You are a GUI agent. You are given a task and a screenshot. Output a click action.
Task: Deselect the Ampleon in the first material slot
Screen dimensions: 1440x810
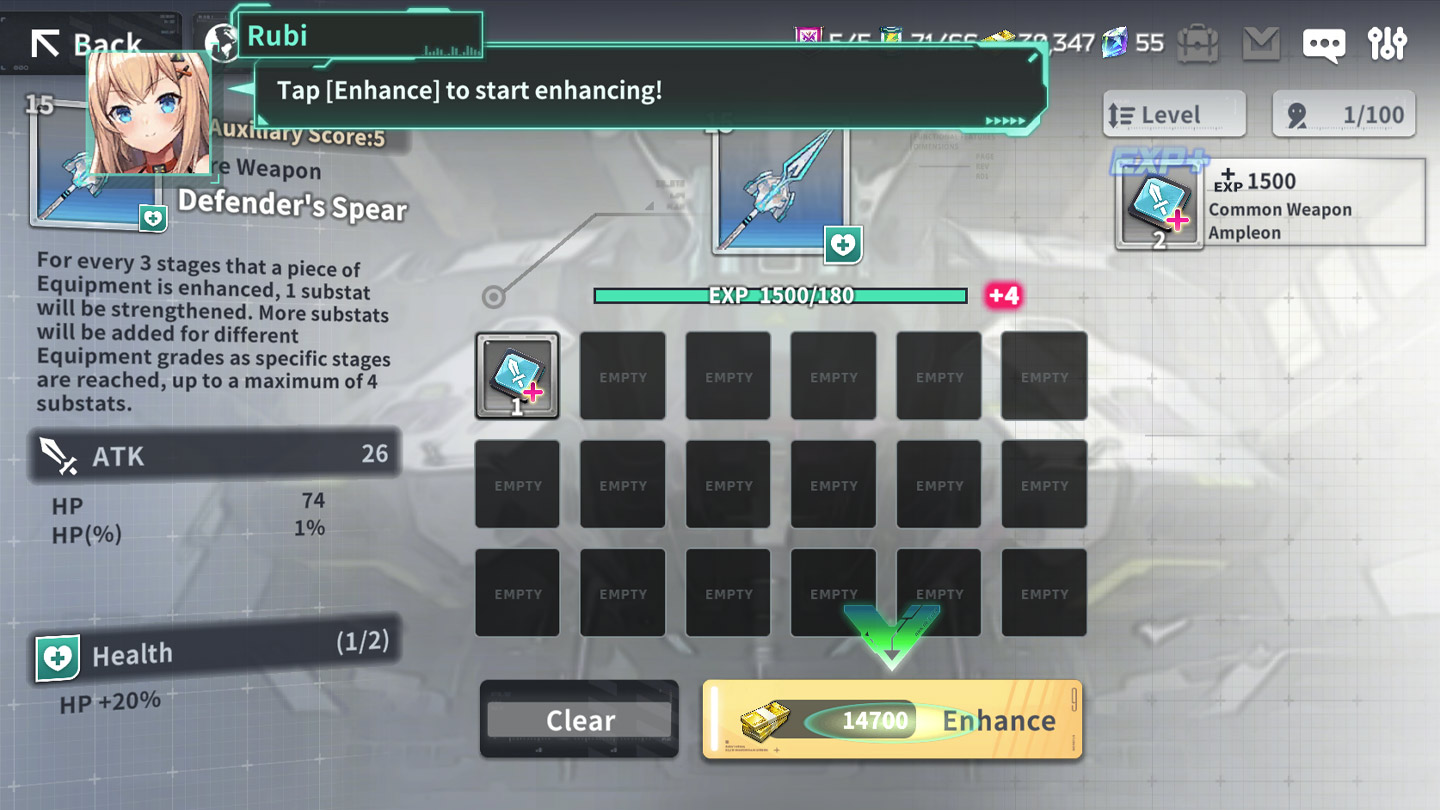(x=517, y=376)
